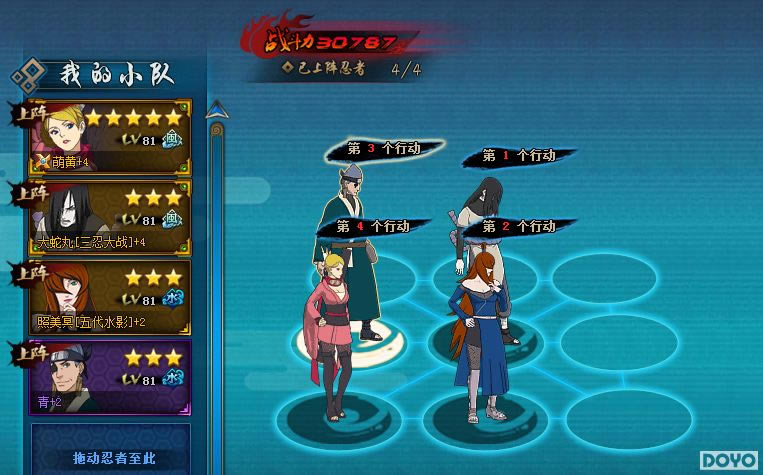Choose the 大蛇丸[三忍大战] ninja card
Image resolution: width=763 pixels, height=475 pixels.
coord(110,218)
